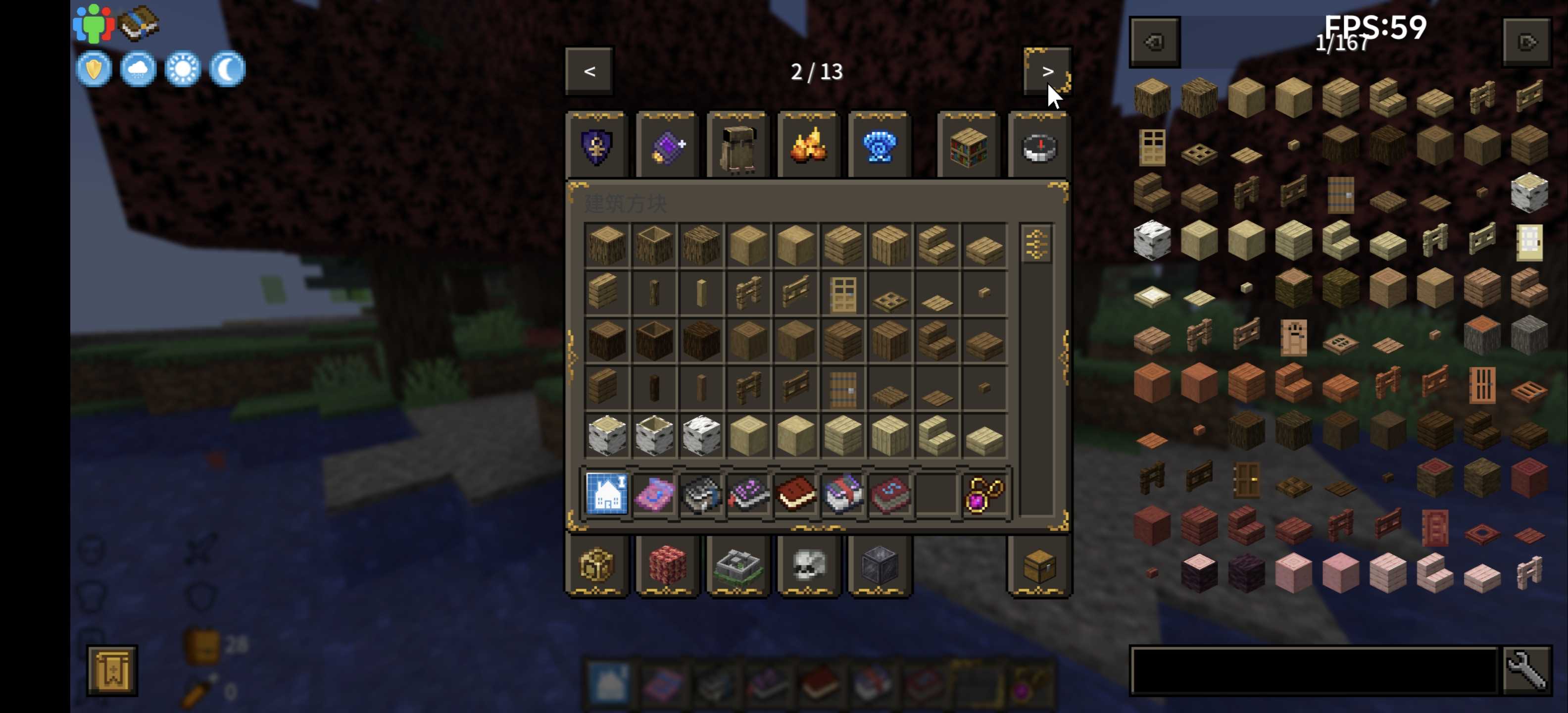Open the red coral block tab

point(668,566)
